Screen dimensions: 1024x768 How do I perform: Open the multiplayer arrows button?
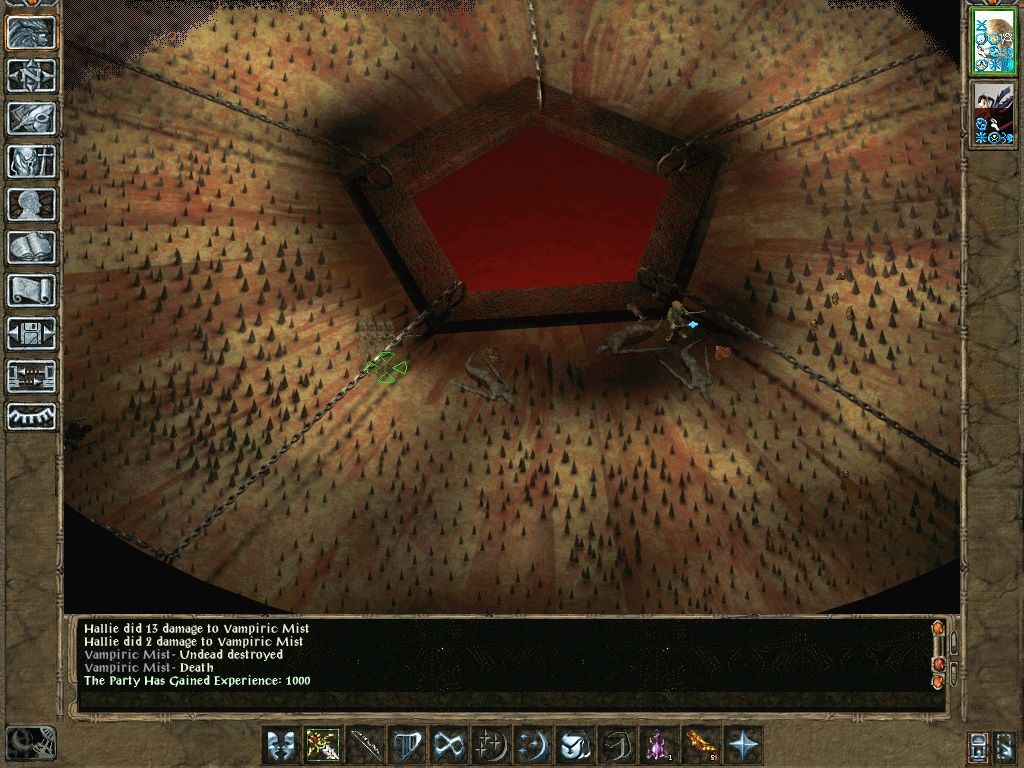click(31, 376)
